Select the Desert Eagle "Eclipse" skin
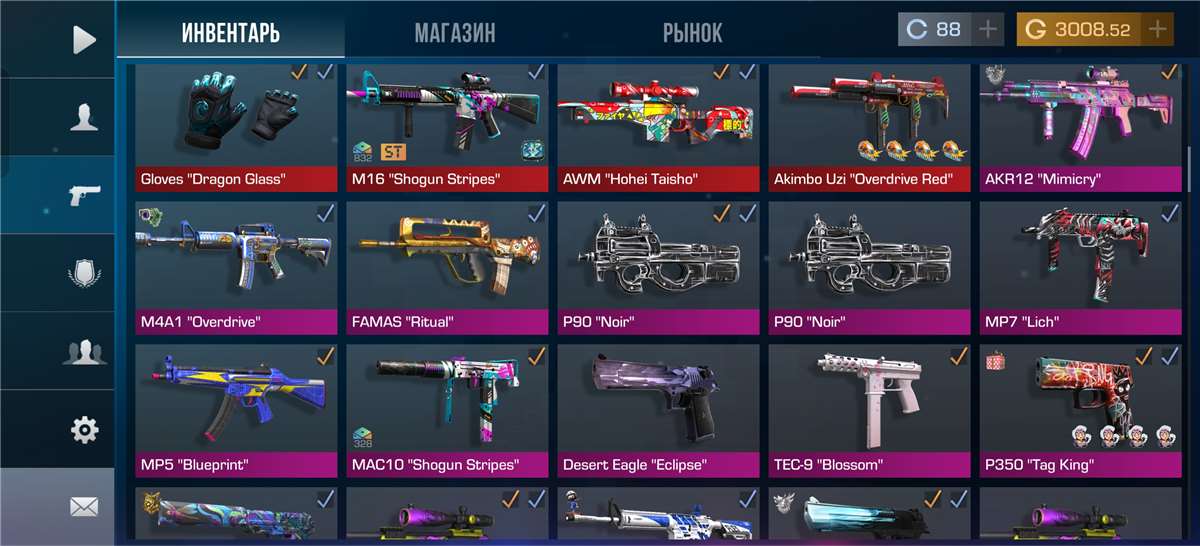The image size is (1200, 546). point(661,408)
